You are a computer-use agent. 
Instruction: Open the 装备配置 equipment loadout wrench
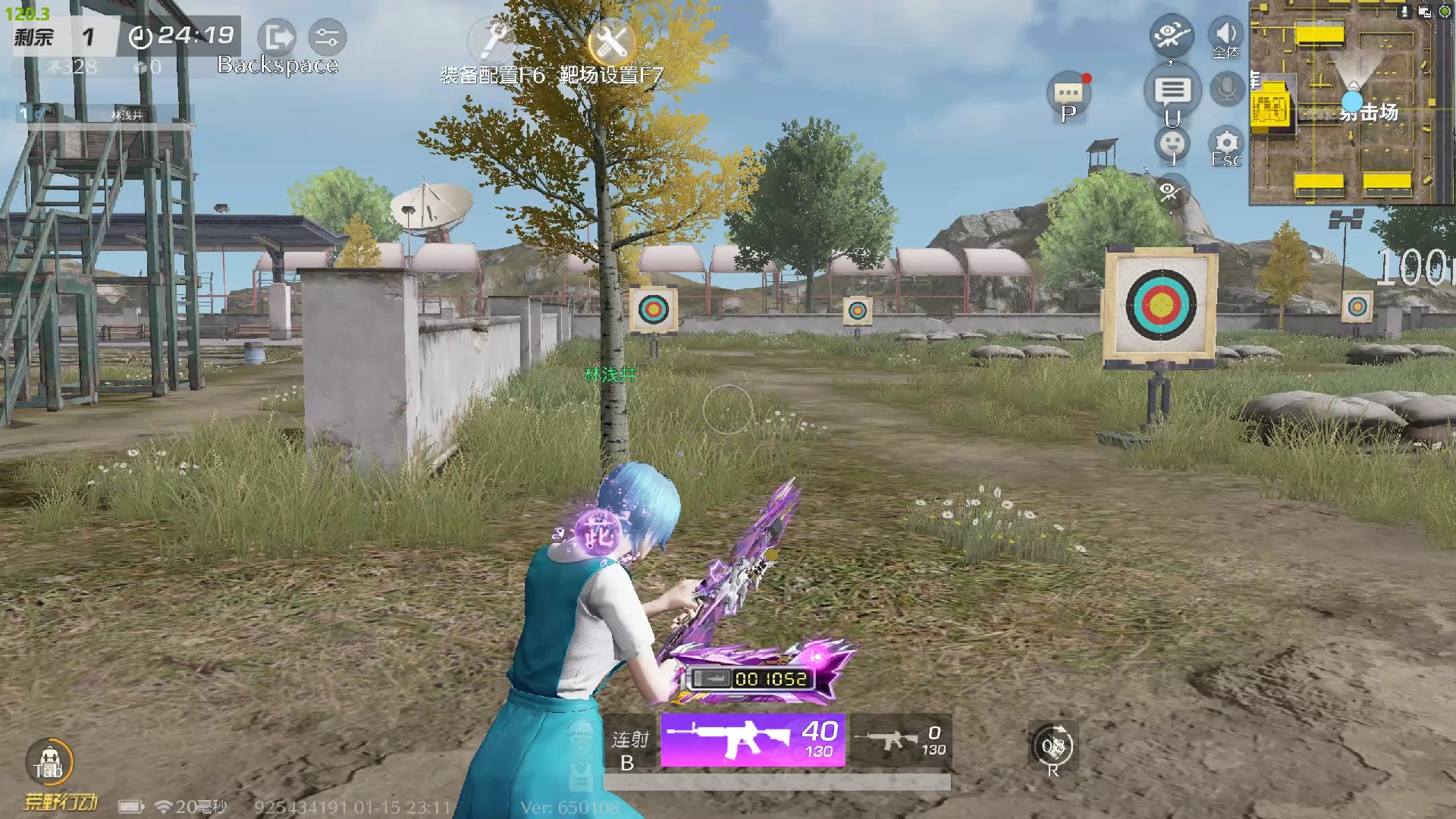tap(491, 39)
